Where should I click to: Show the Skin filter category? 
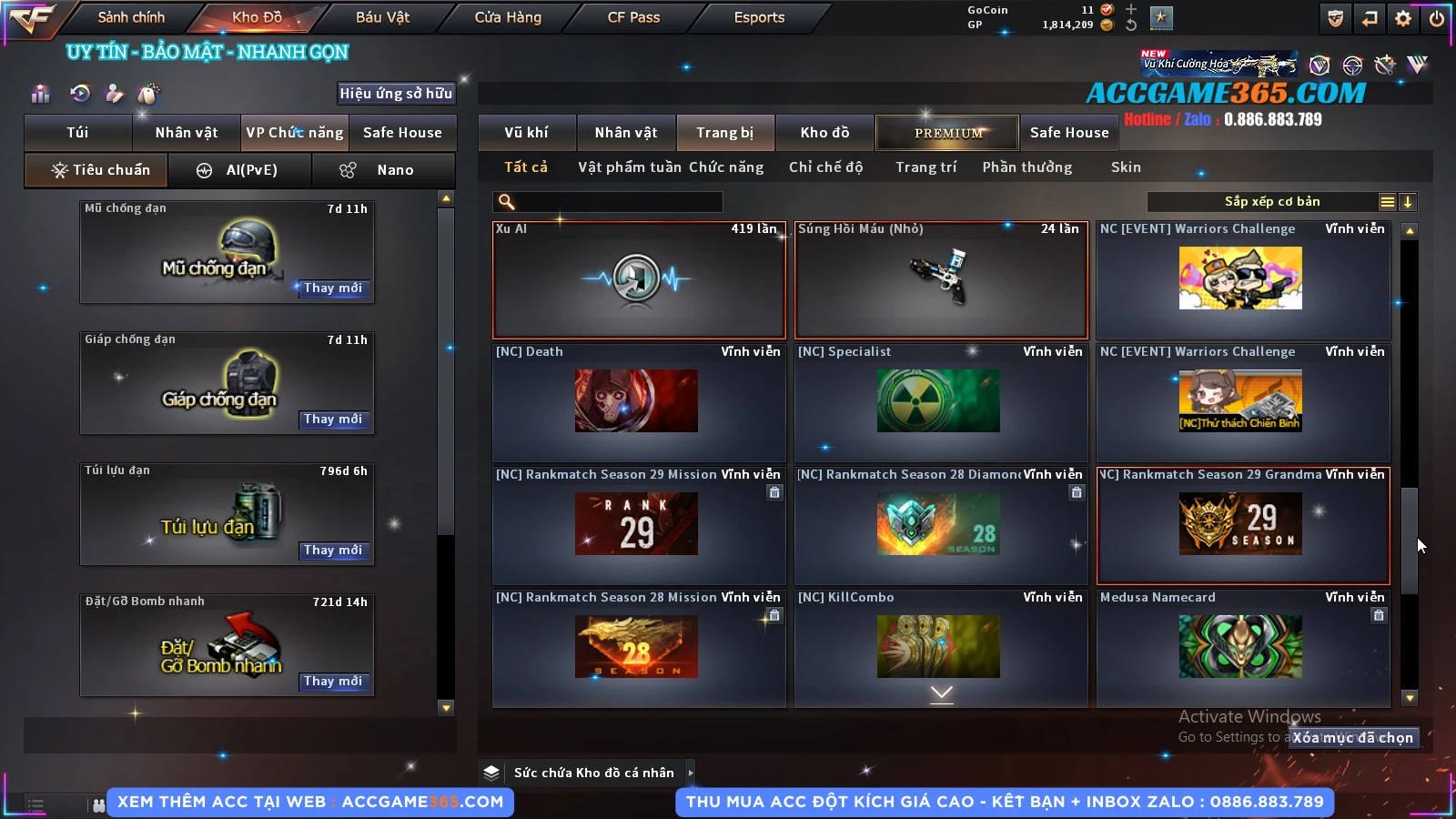tap(1126, 167)
